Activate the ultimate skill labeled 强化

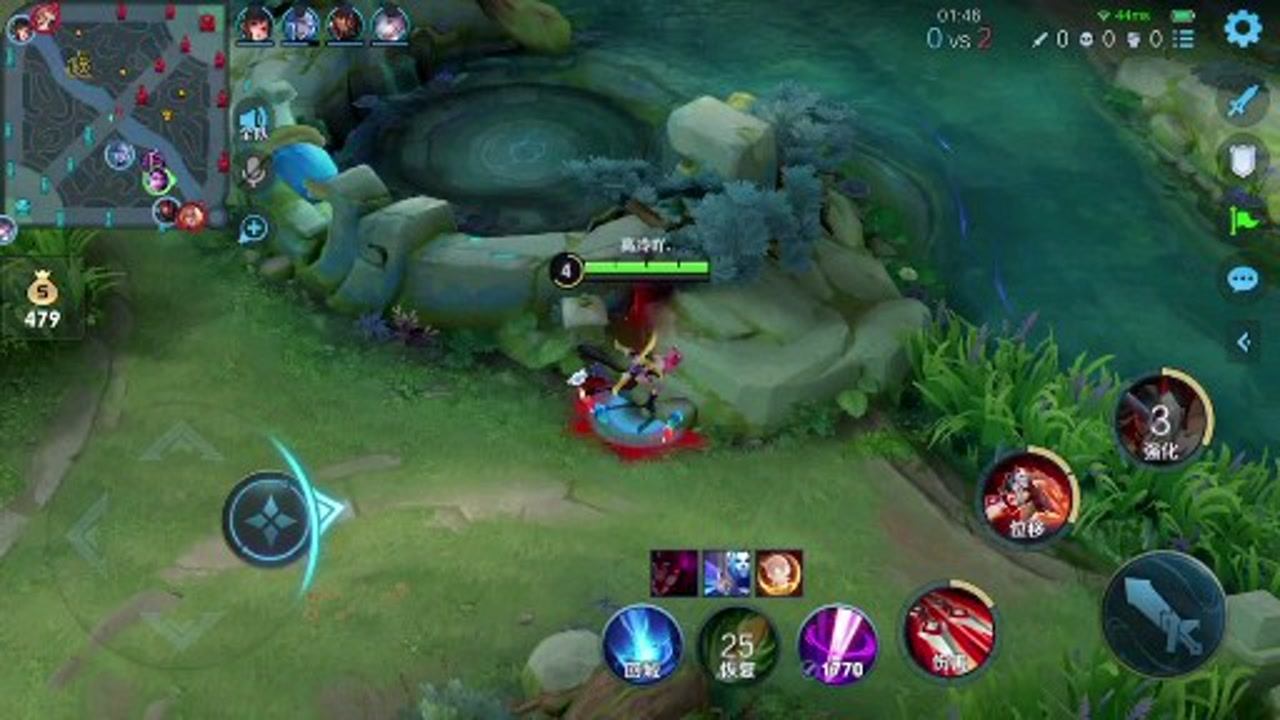click(1162, 420)
